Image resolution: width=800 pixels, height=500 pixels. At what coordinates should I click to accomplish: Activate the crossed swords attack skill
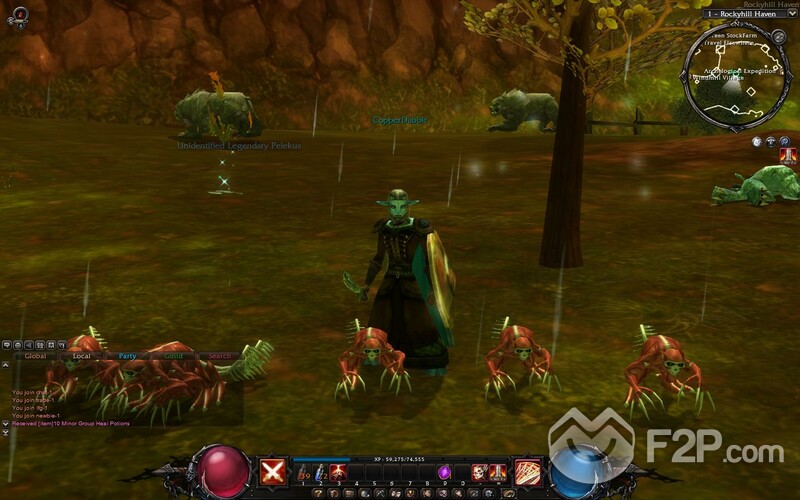tap(272, 472)
